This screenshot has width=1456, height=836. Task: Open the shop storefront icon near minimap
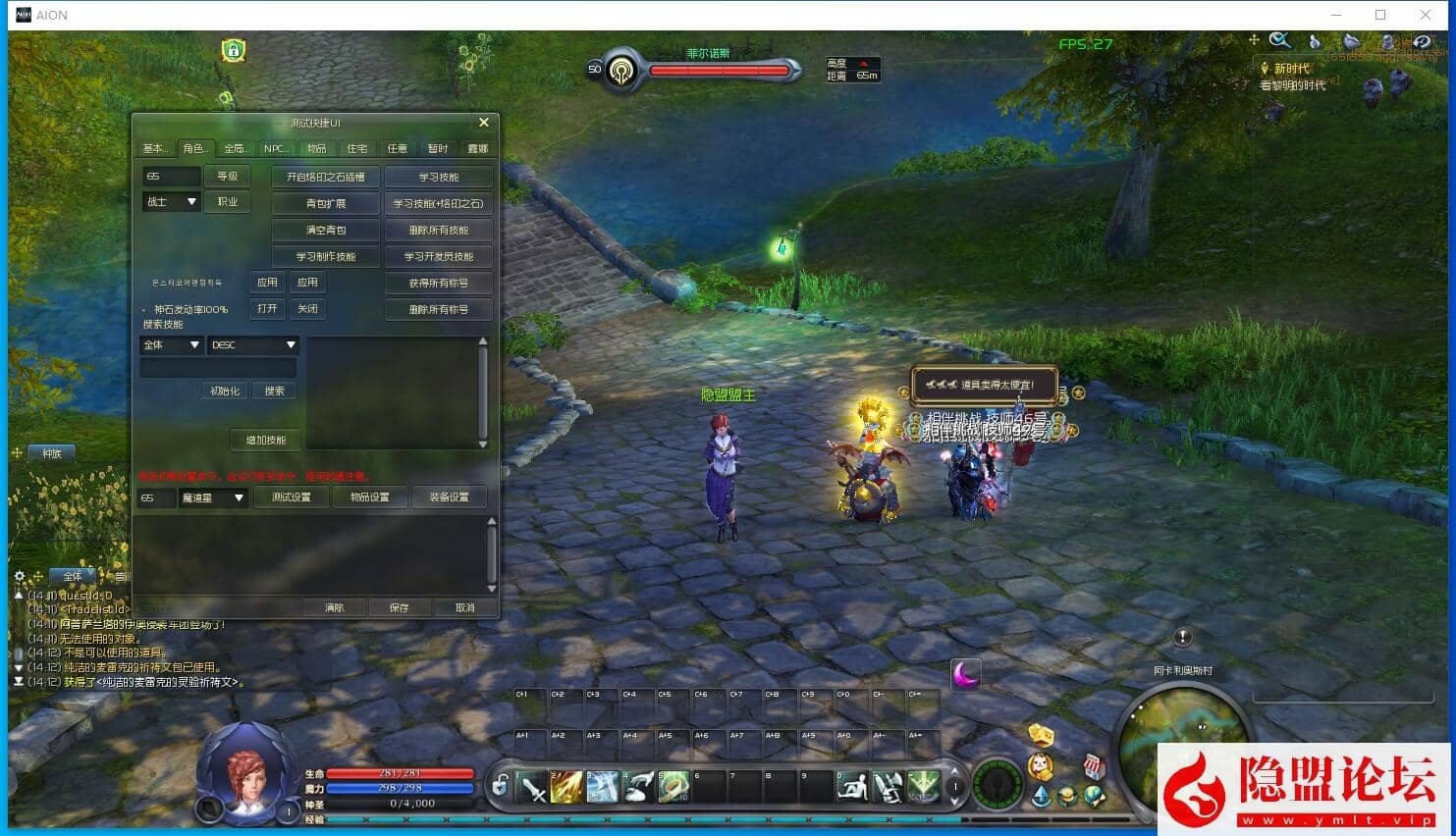(1093, 766)
